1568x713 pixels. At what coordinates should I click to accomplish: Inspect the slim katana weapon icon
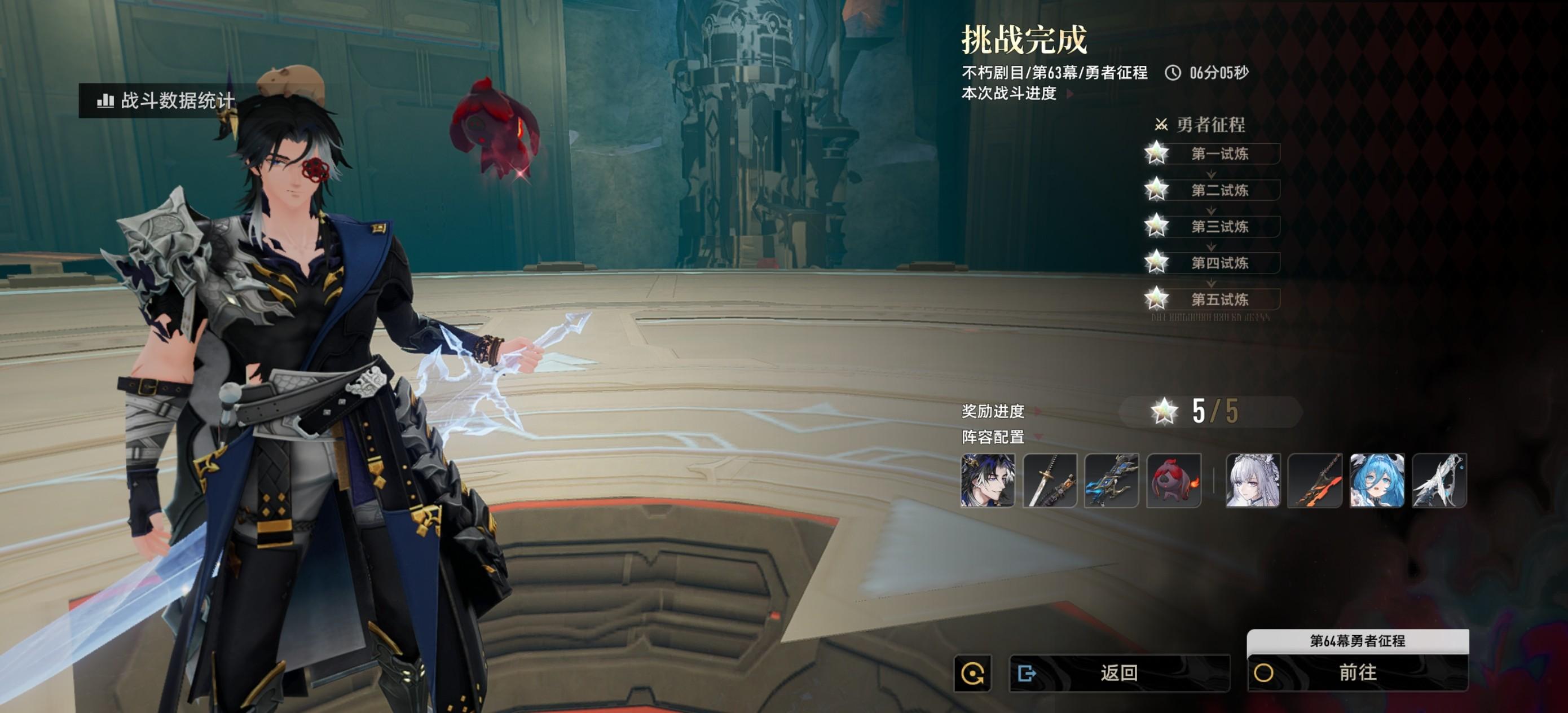[x=1050, y=481]
